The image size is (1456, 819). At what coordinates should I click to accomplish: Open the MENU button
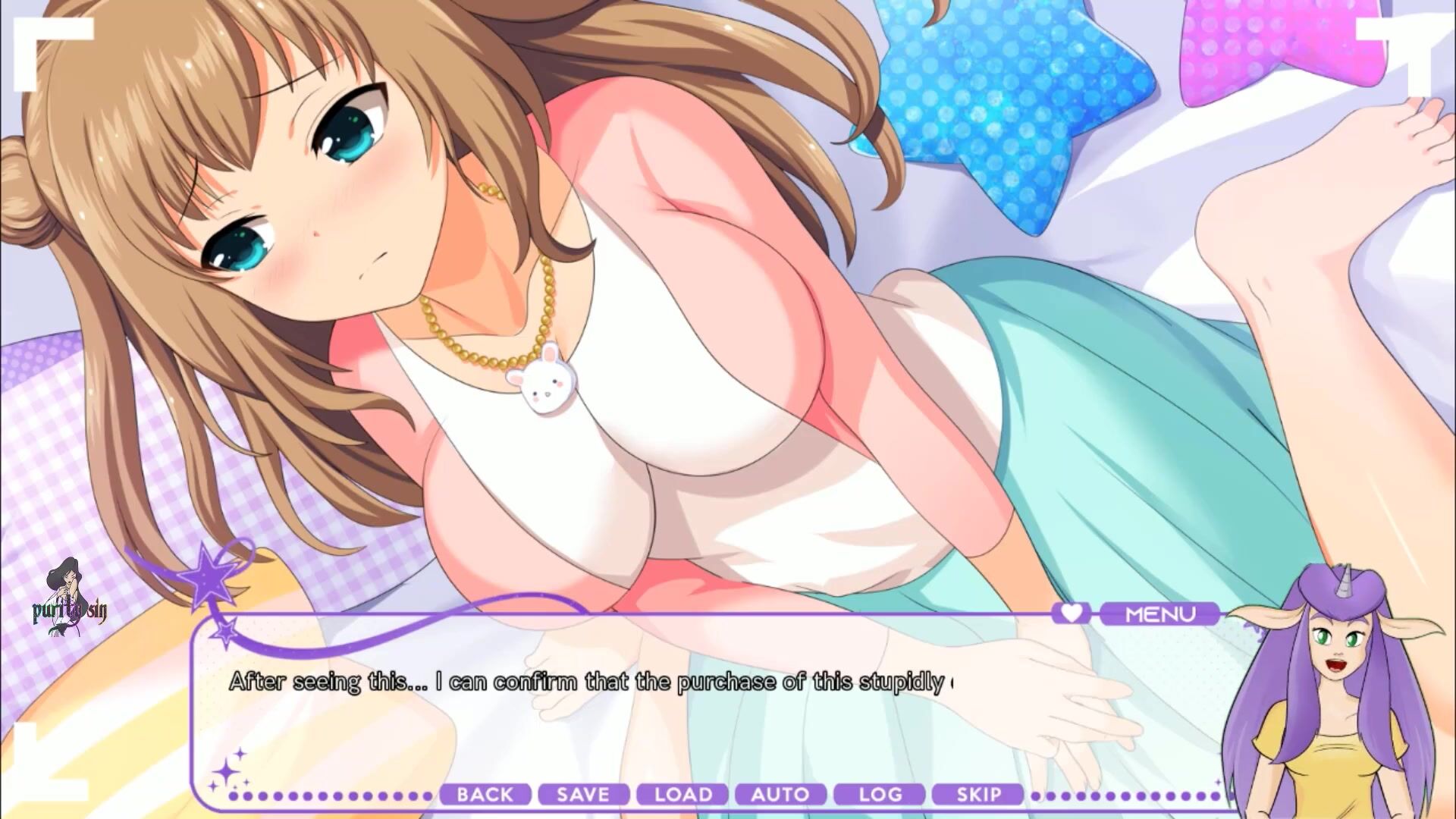1159,613
